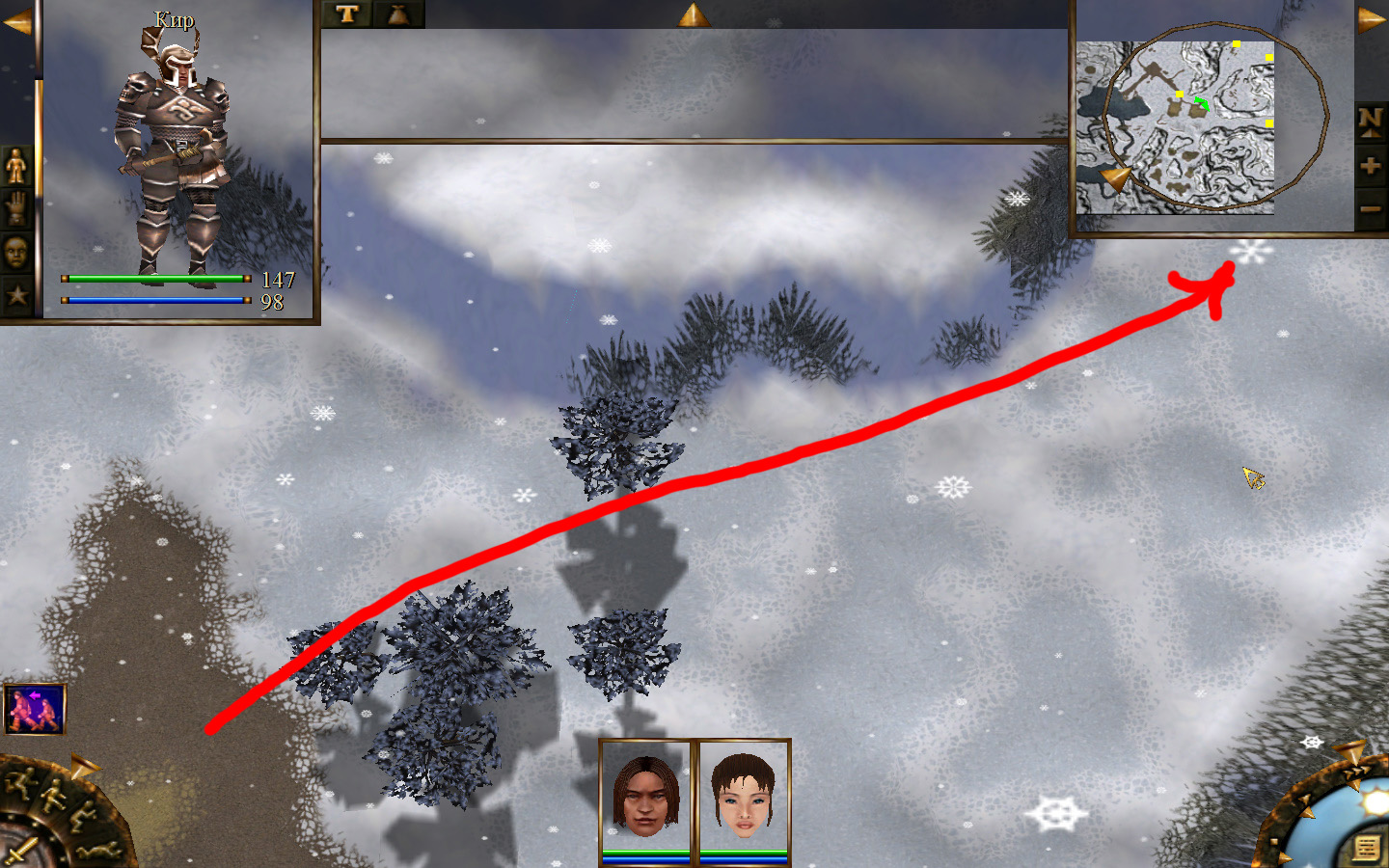Toggle the T button on top bar
Image resolution: width=1389 pixels, height=868 pixels.
pyautogui.click(x=347, y=14)
